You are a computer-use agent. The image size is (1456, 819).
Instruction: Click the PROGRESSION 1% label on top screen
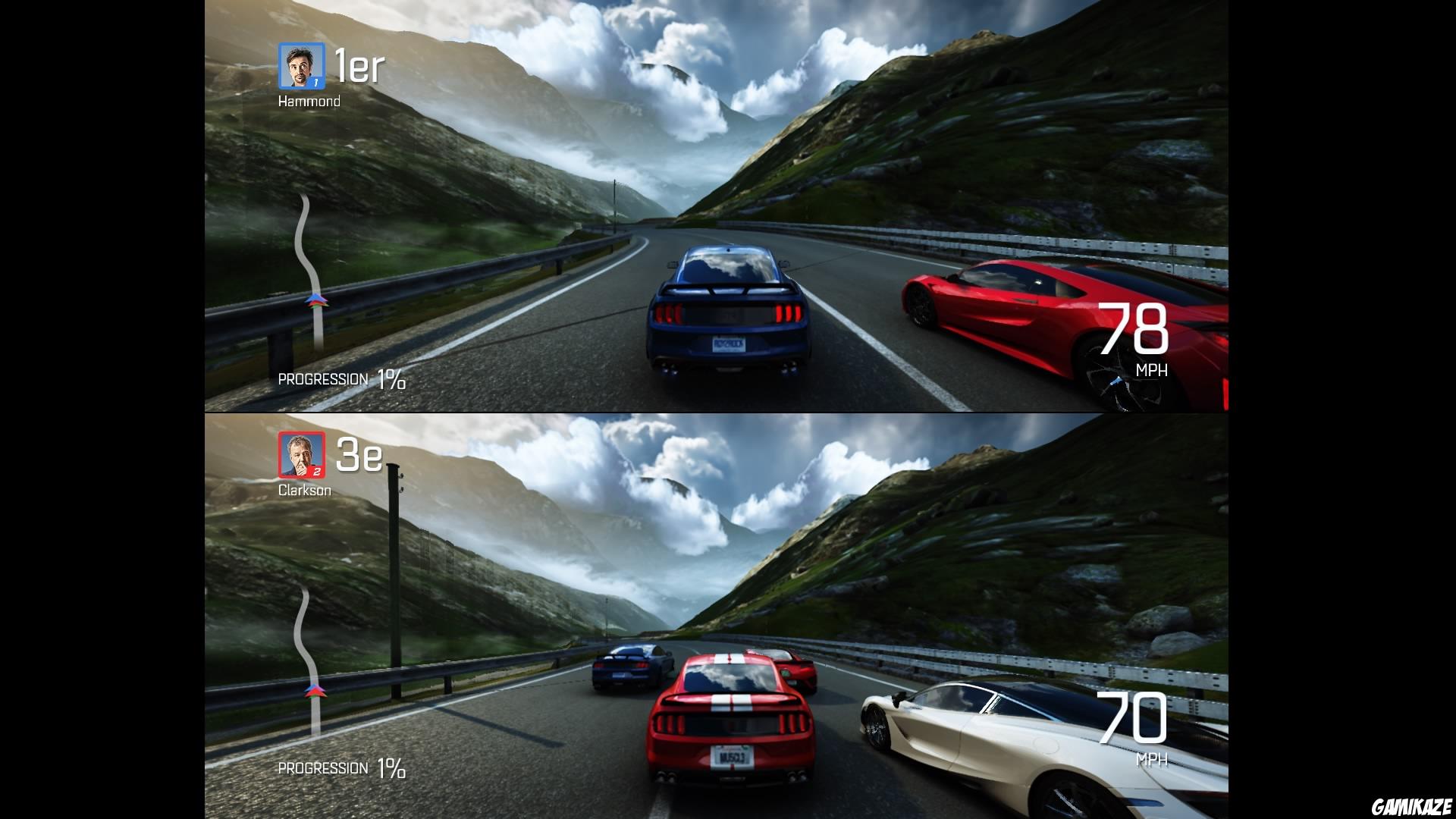click(342, 378)
